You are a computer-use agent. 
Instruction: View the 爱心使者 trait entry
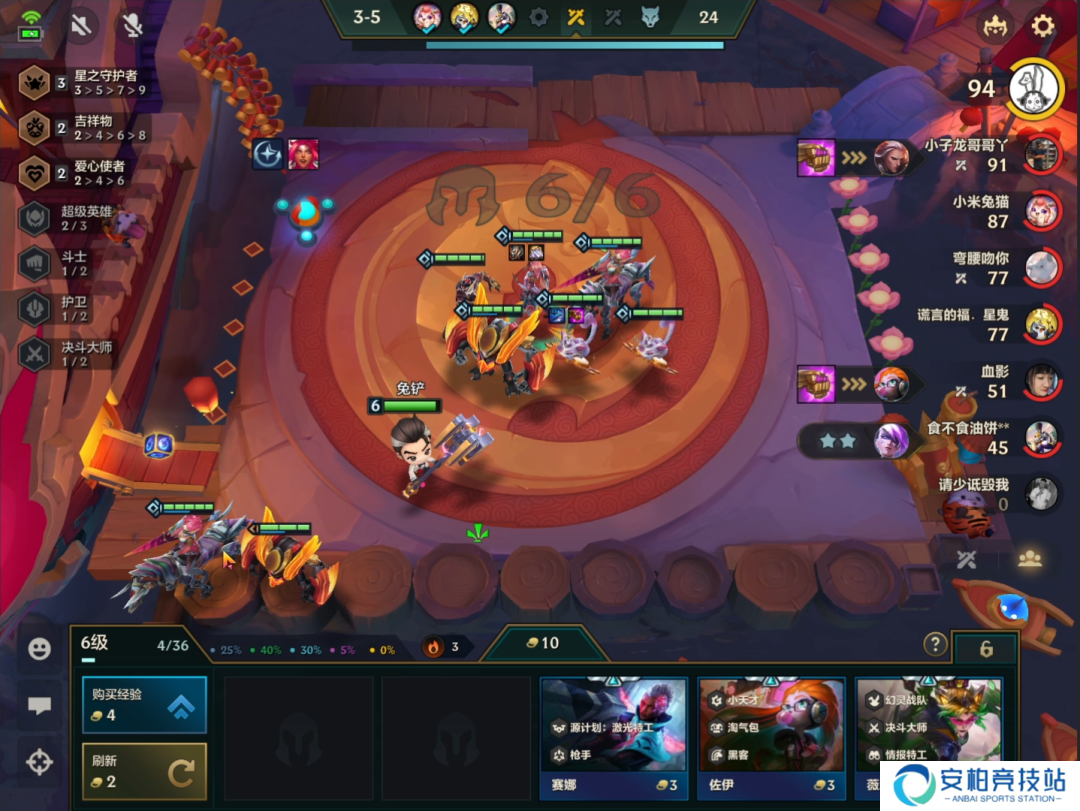[85, 173]
